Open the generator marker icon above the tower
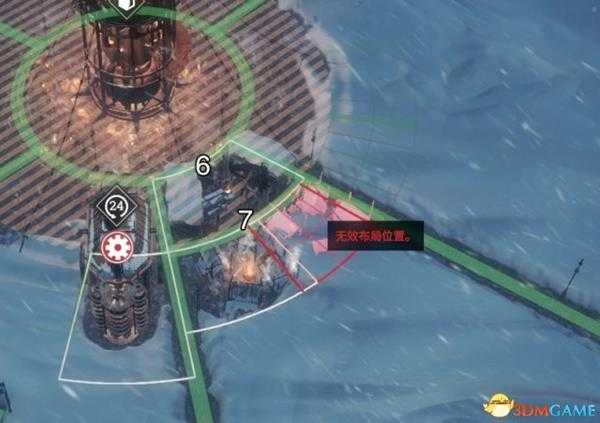 126,7
